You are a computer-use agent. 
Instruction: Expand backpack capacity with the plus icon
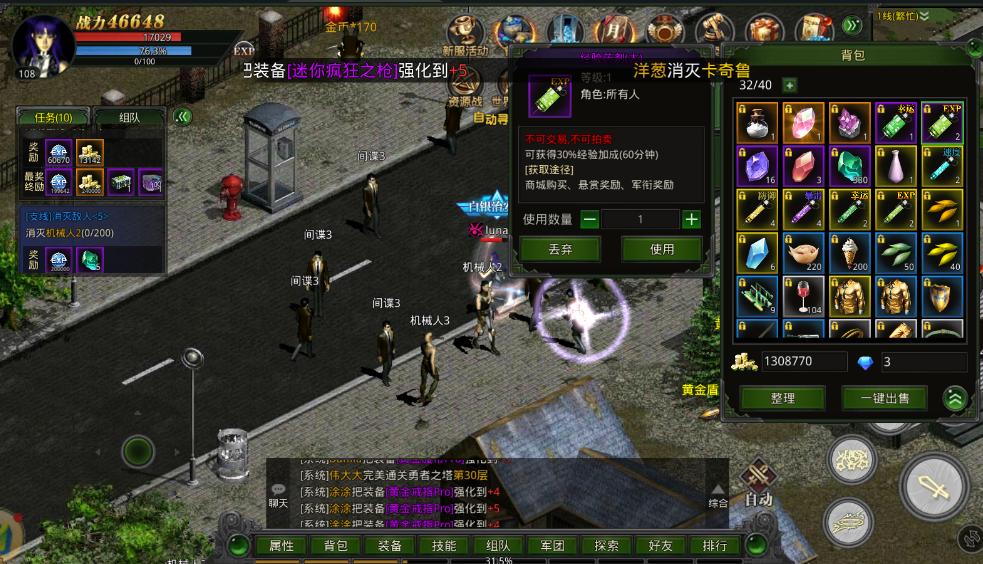(x=789, y=86)
